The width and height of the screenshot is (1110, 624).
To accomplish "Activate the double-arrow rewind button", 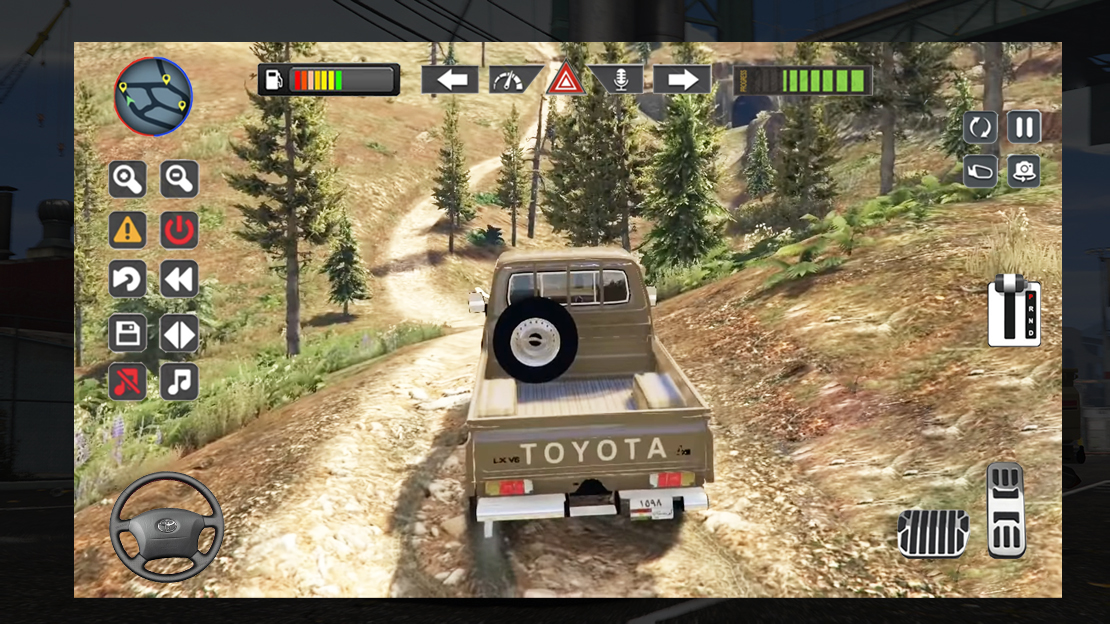I will [x=180, y=281].
